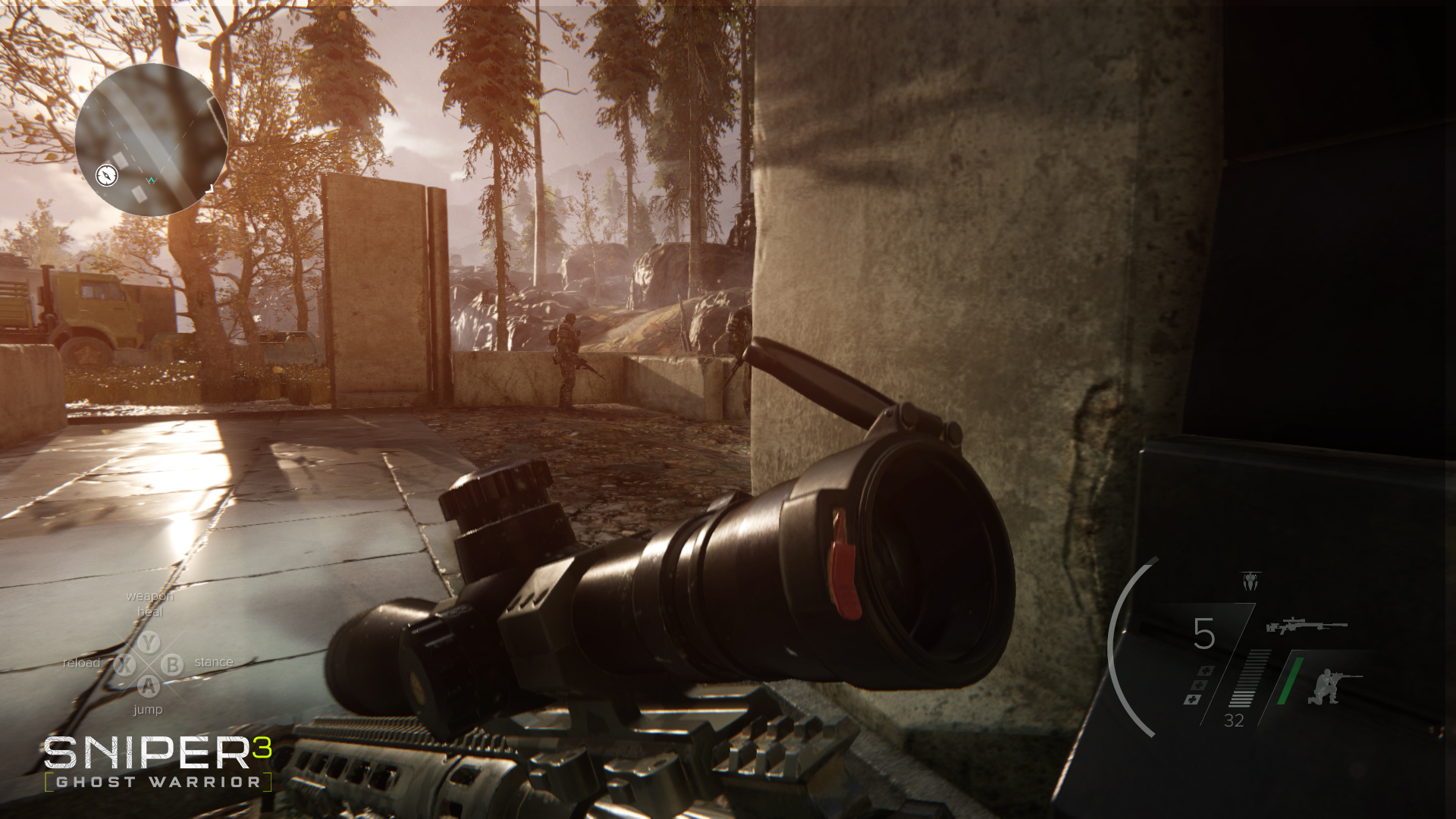This screenshot has height=819, width=1456.
Task: Toggle stance with the B button prompt
Action: pyautogui.click(x=172, y=665)
